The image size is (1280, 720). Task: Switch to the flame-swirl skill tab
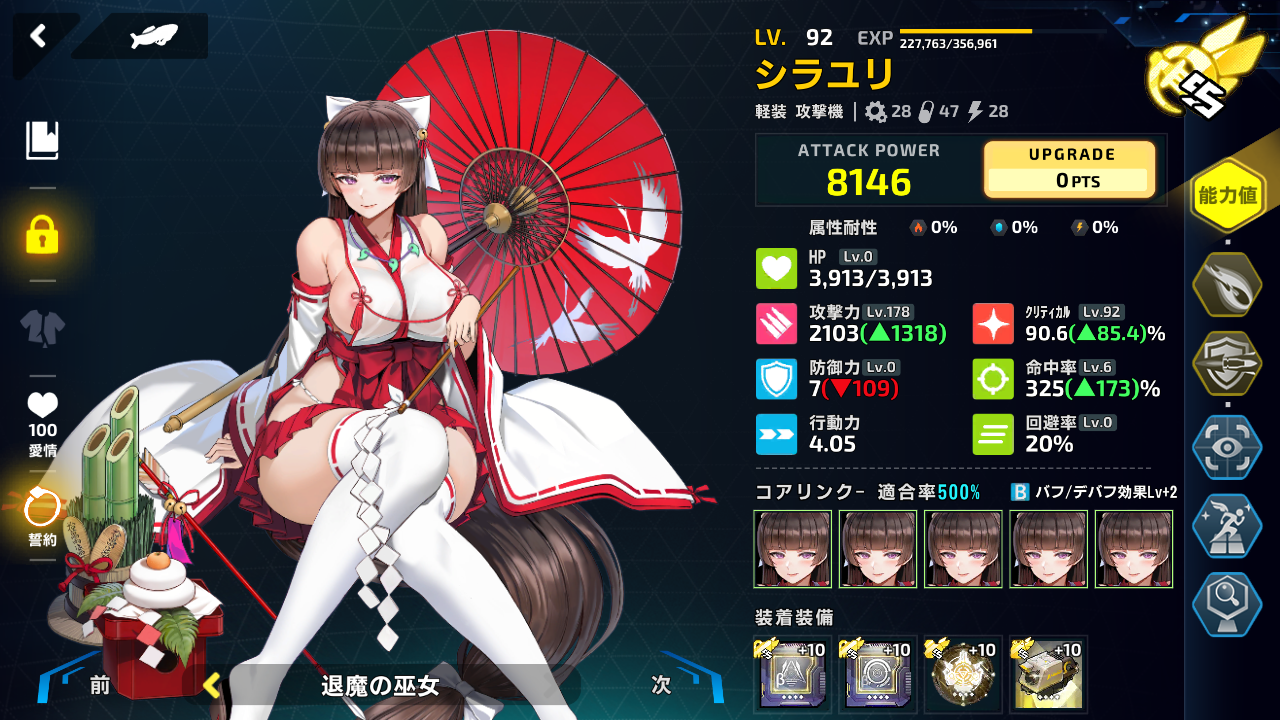(x=1227, y=285)
